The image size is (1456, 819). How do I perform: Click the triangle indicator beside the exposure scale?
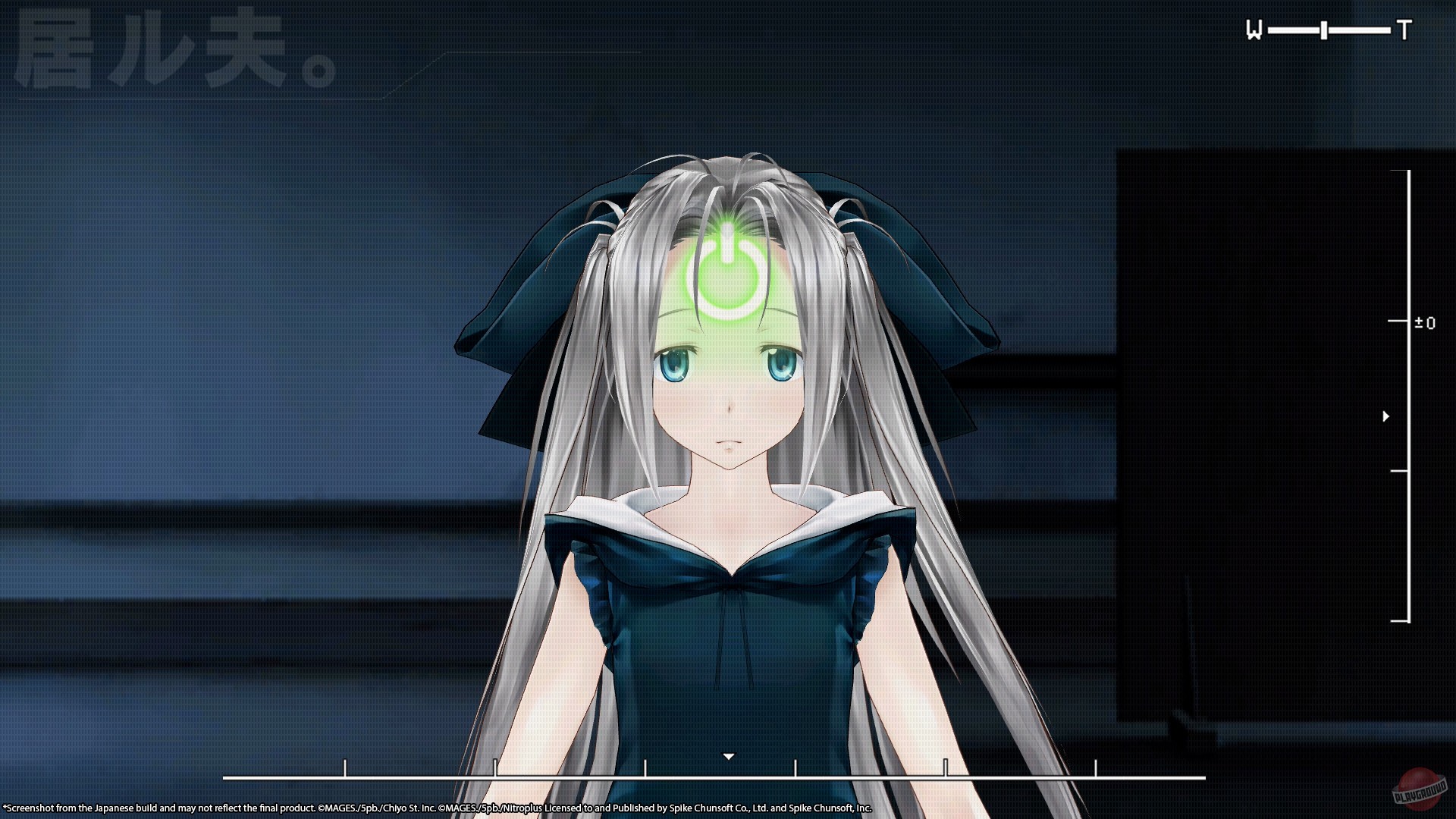tap(1386, 416)
